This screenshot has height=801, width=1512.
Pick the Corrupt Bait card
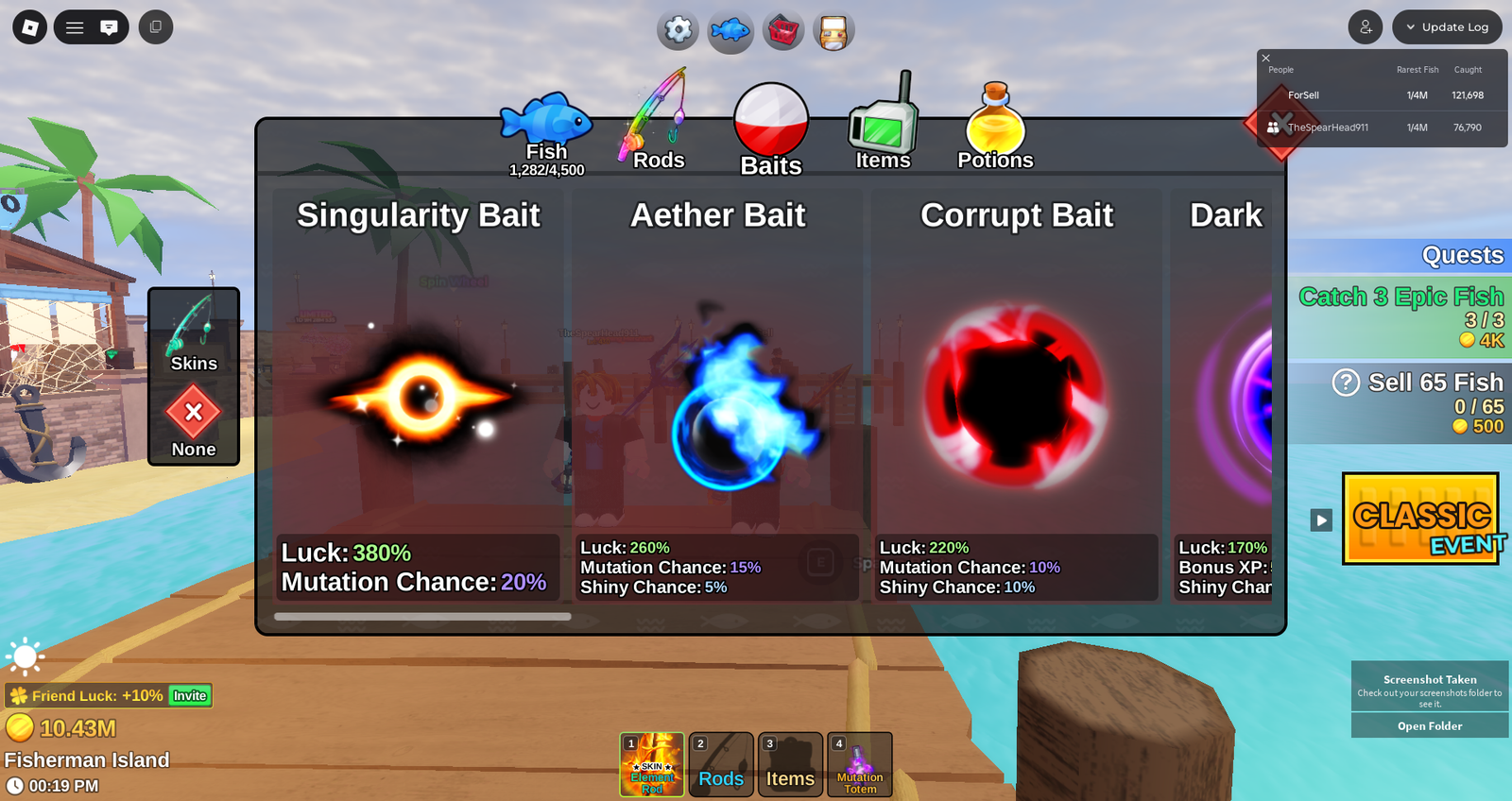click(1017, 397)
